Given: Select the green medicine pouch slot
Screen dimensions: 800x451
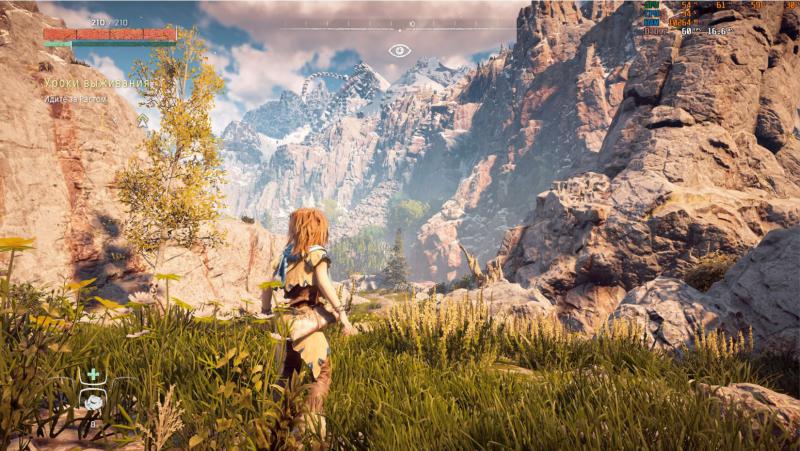Looking at the screenshot, I should coord(93,375).
